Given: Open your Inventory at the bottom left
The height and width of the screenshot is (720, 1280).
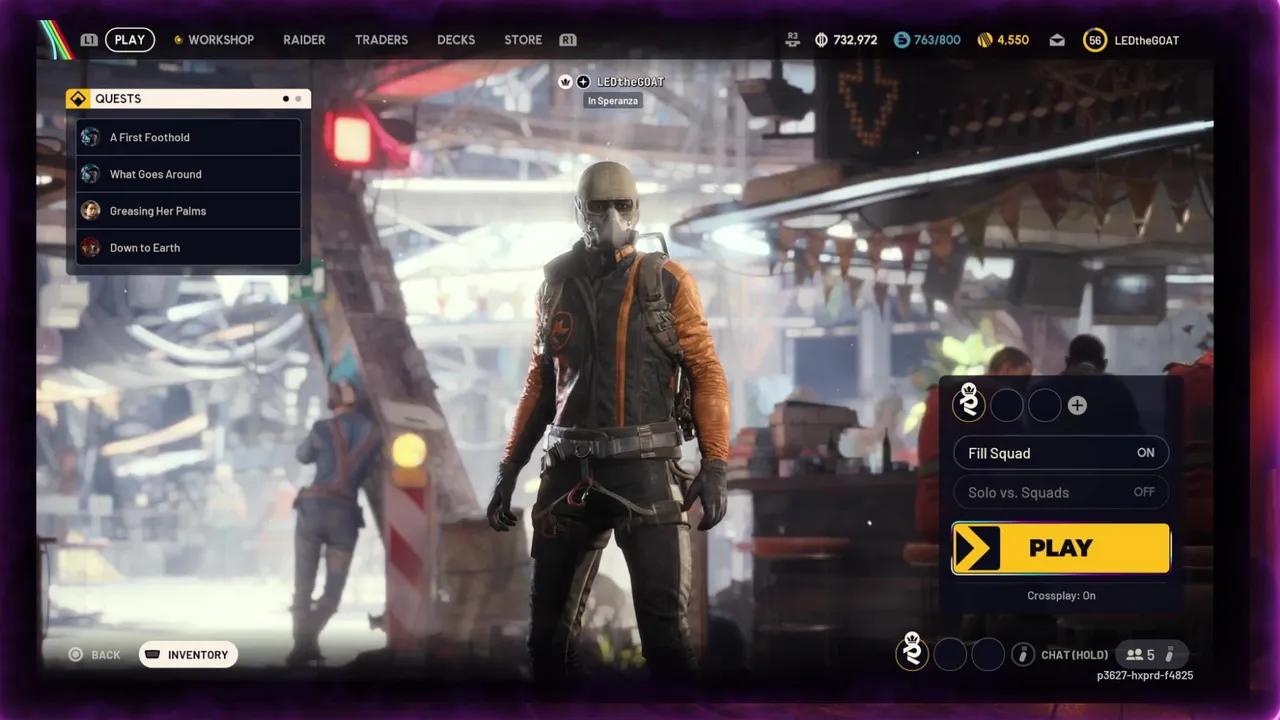Looking at the screenshot, I should (x=188, y=654).
